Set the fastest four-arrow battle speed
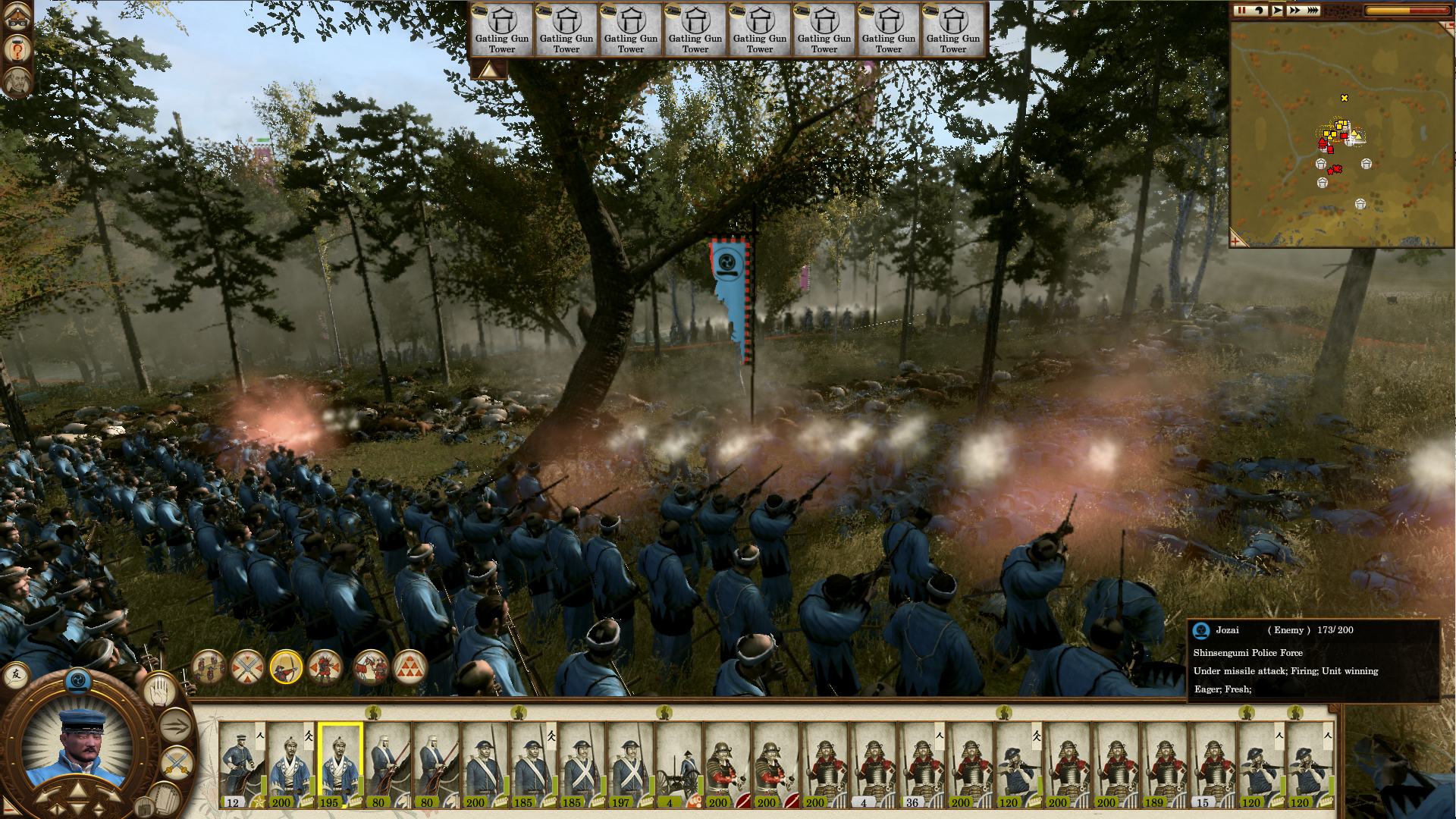The image size is (1456, 819). click(x=1313, y=11)
